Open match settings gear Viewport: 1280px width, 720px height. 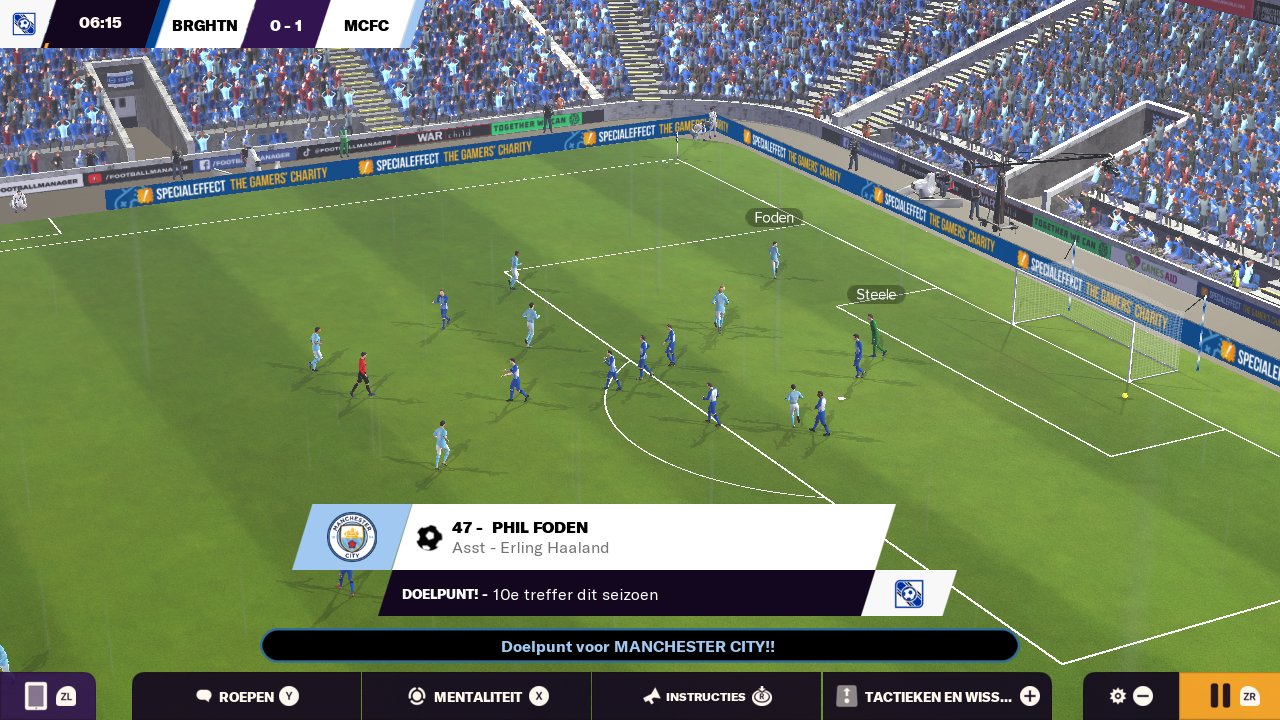coord(1130,696)
